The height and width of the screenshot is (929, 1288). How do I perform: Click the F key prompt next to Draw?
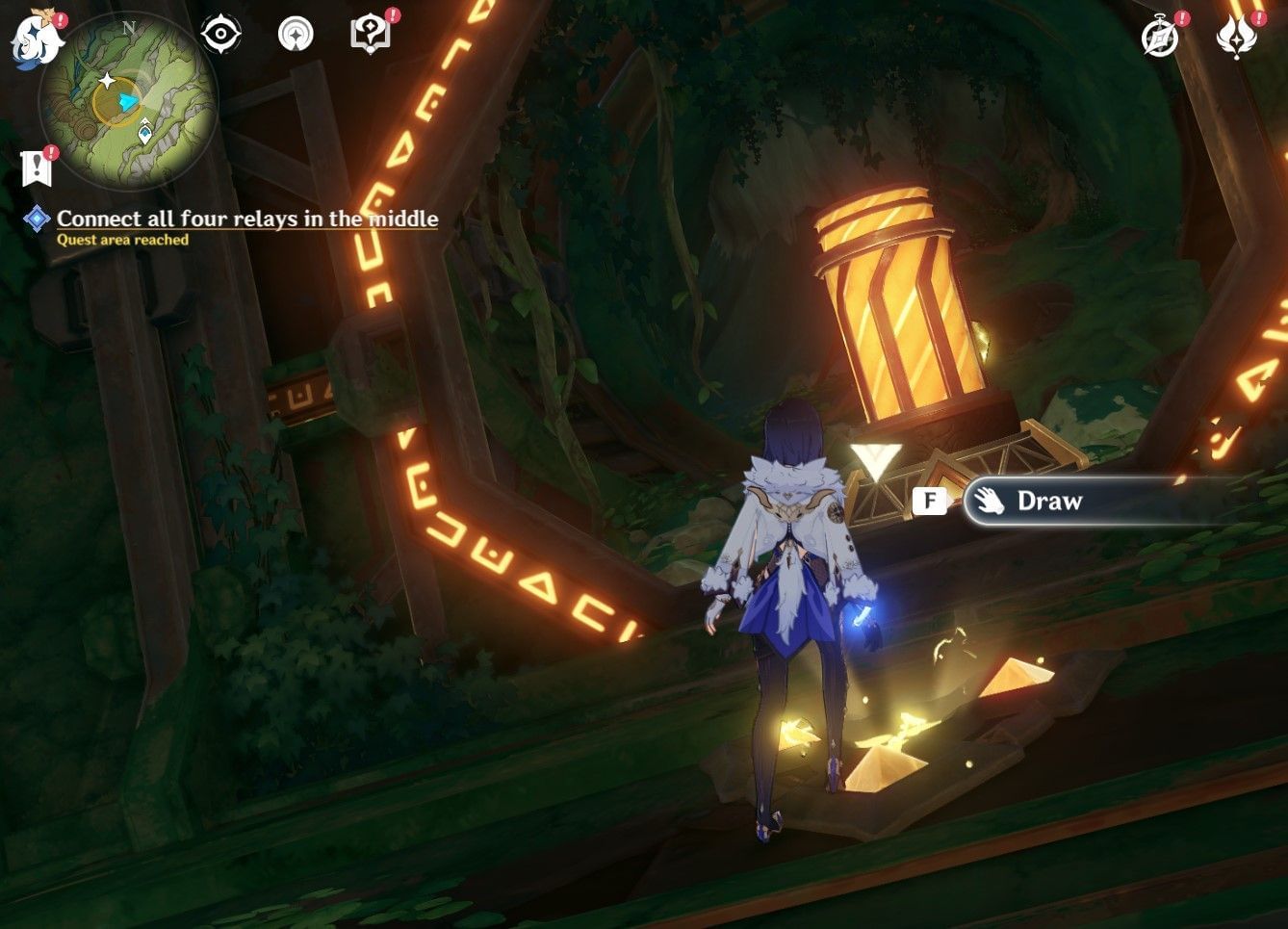(x=928, y=501)
